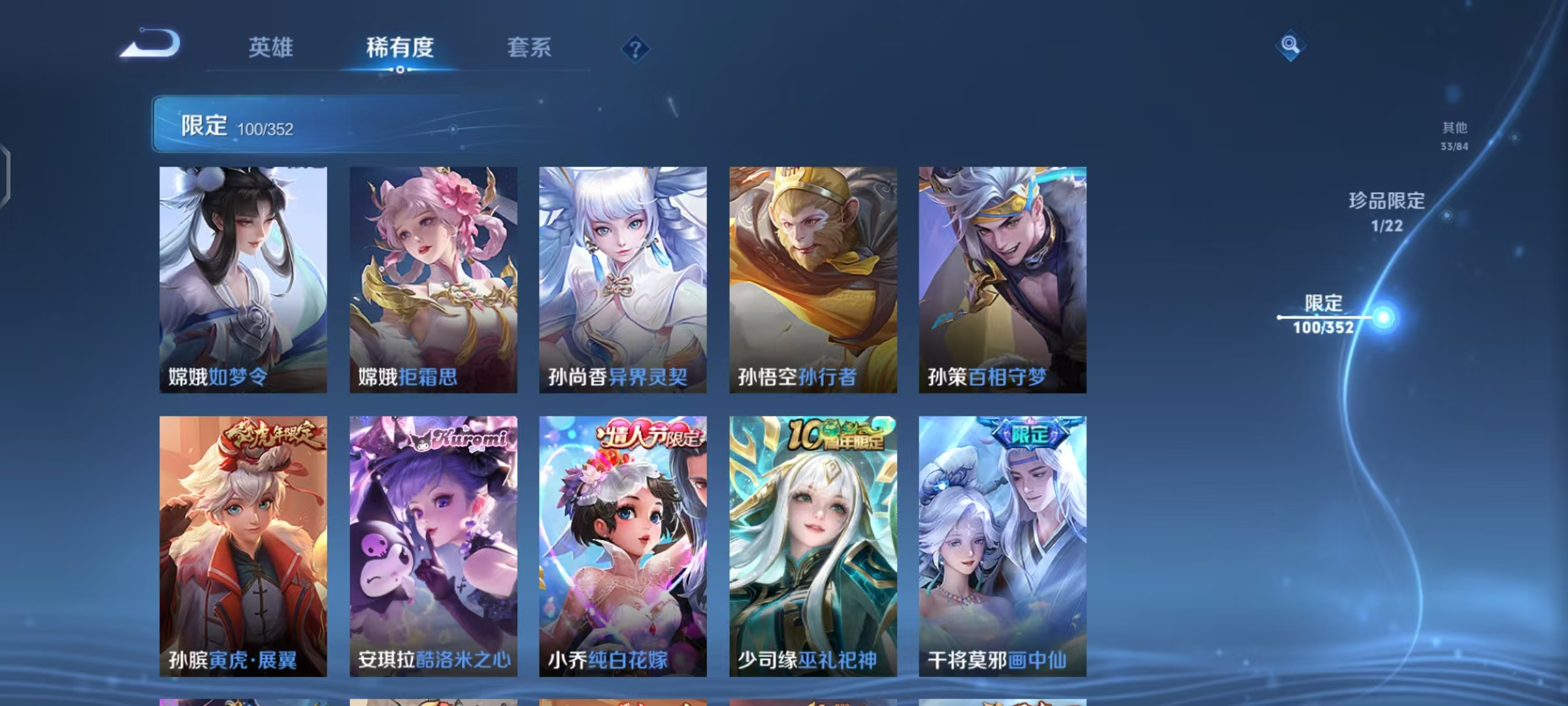Screen dimensions: 1568x706
Task: Switch to the 英雄 tab
Action: (x=271, y=47)
